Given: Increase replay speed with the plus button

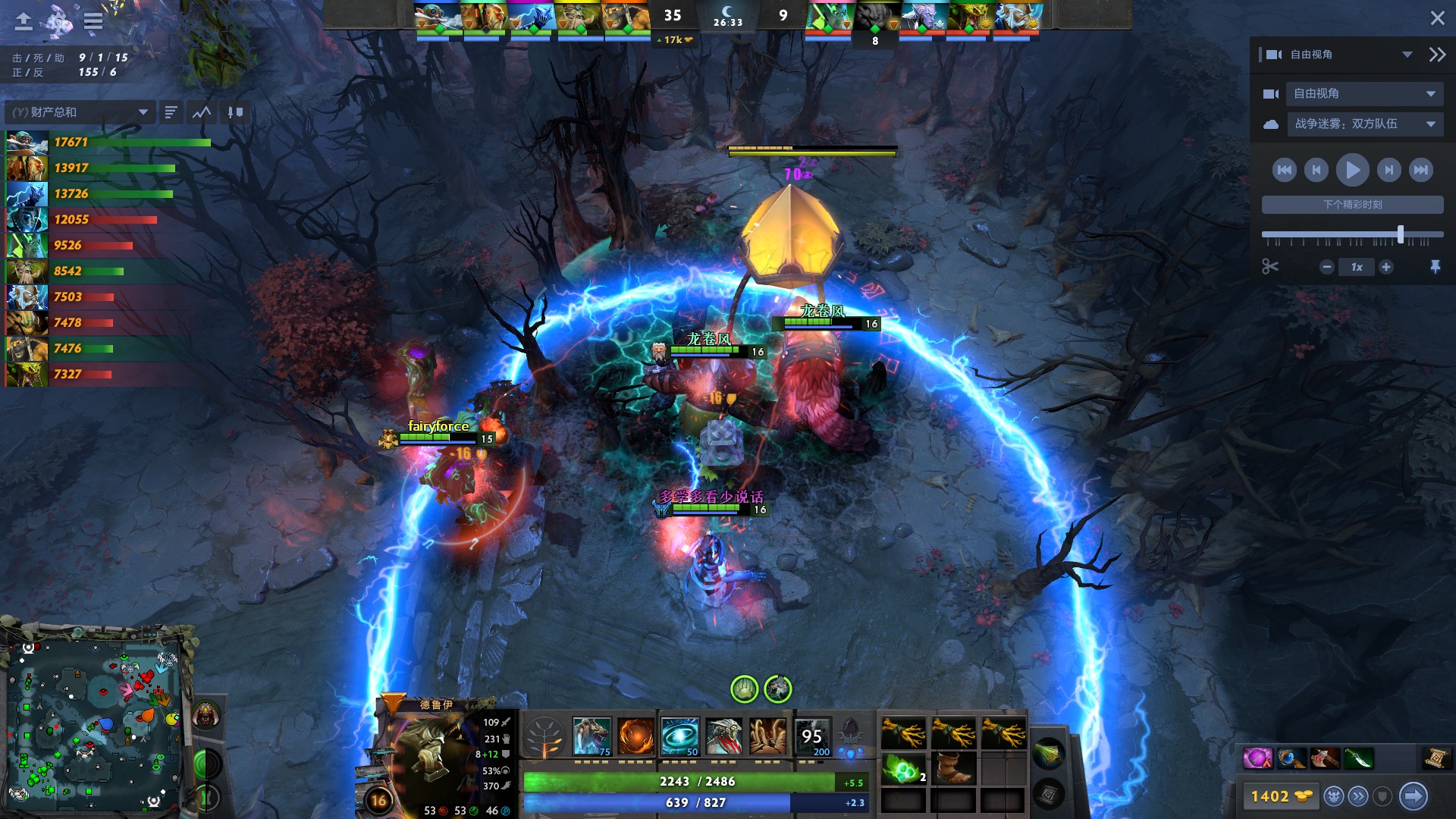Looking at the screenshot, I should pyautogui.click(x=1388, y=267).
